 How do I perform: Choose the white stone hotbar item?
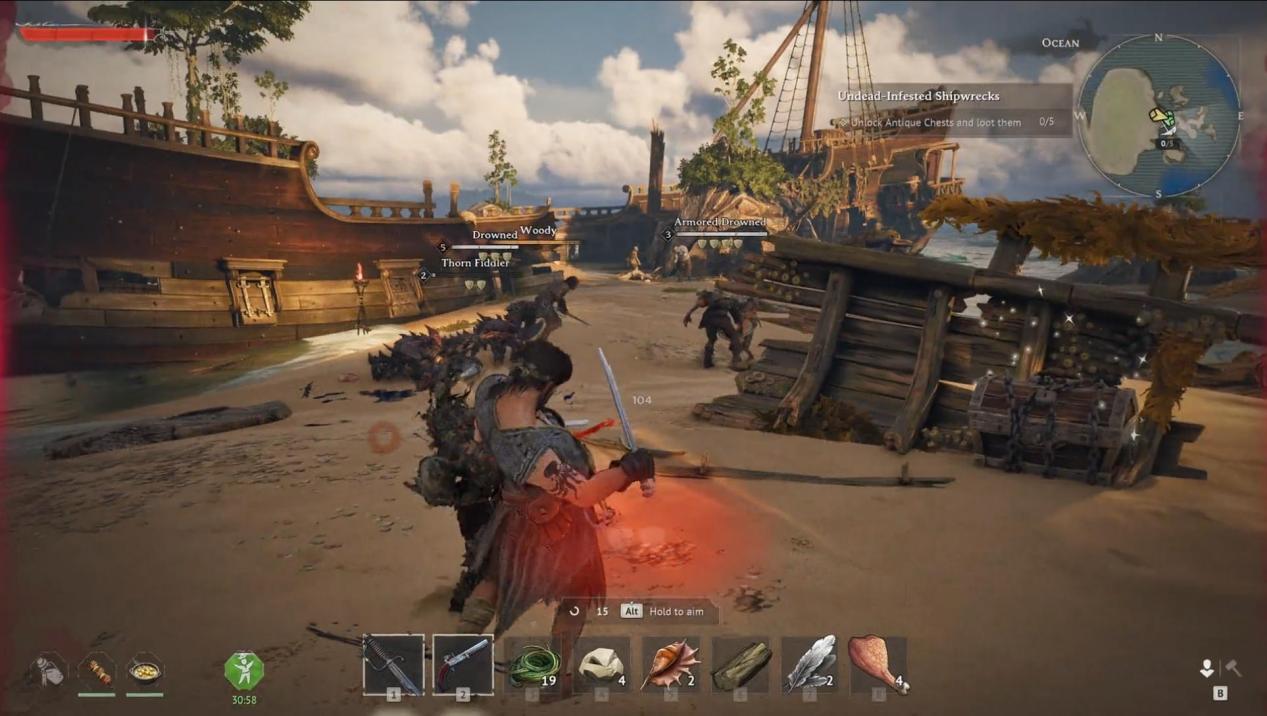pyautogui.click(x=602, y=665)
